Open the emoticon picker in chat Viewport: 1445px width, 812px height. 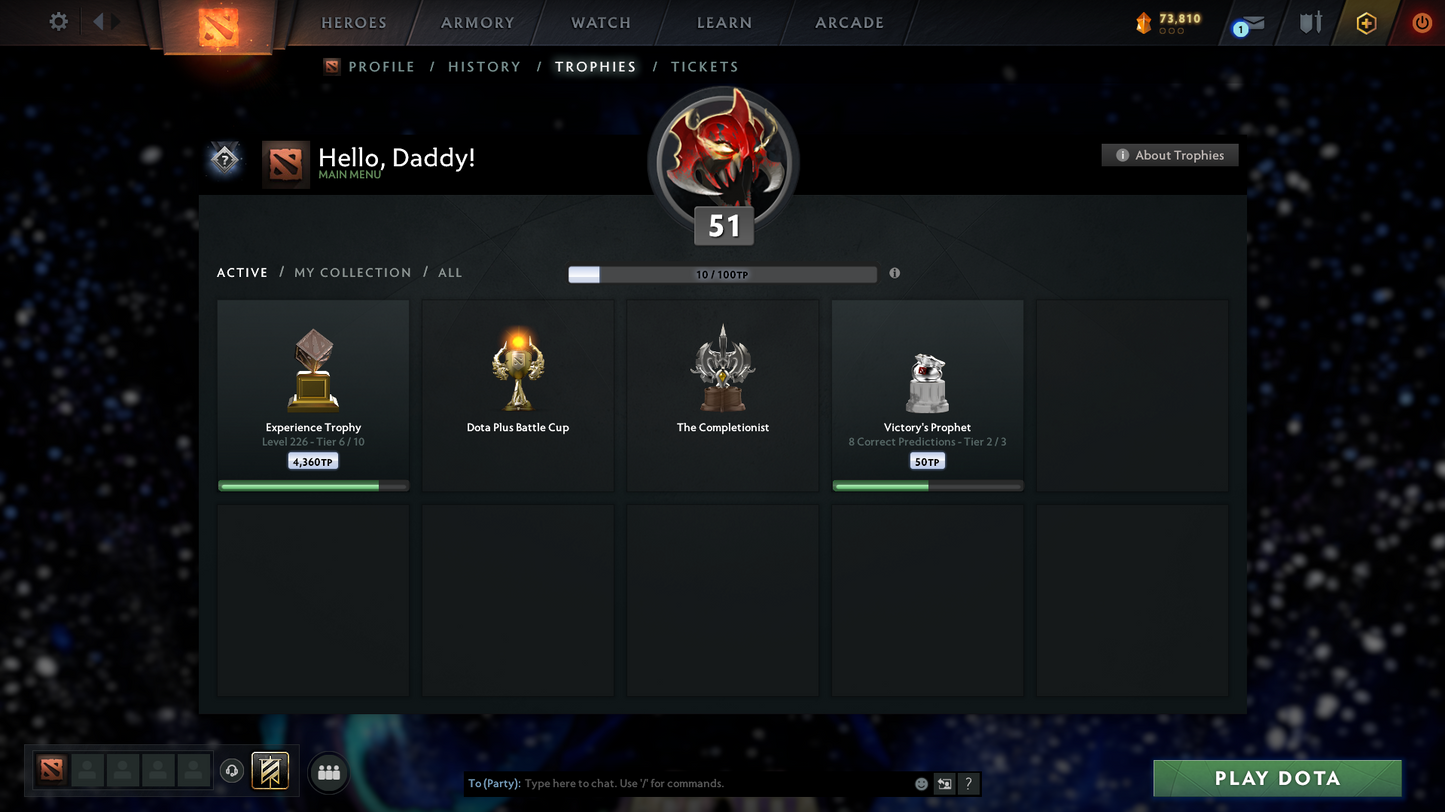point(921,784)
